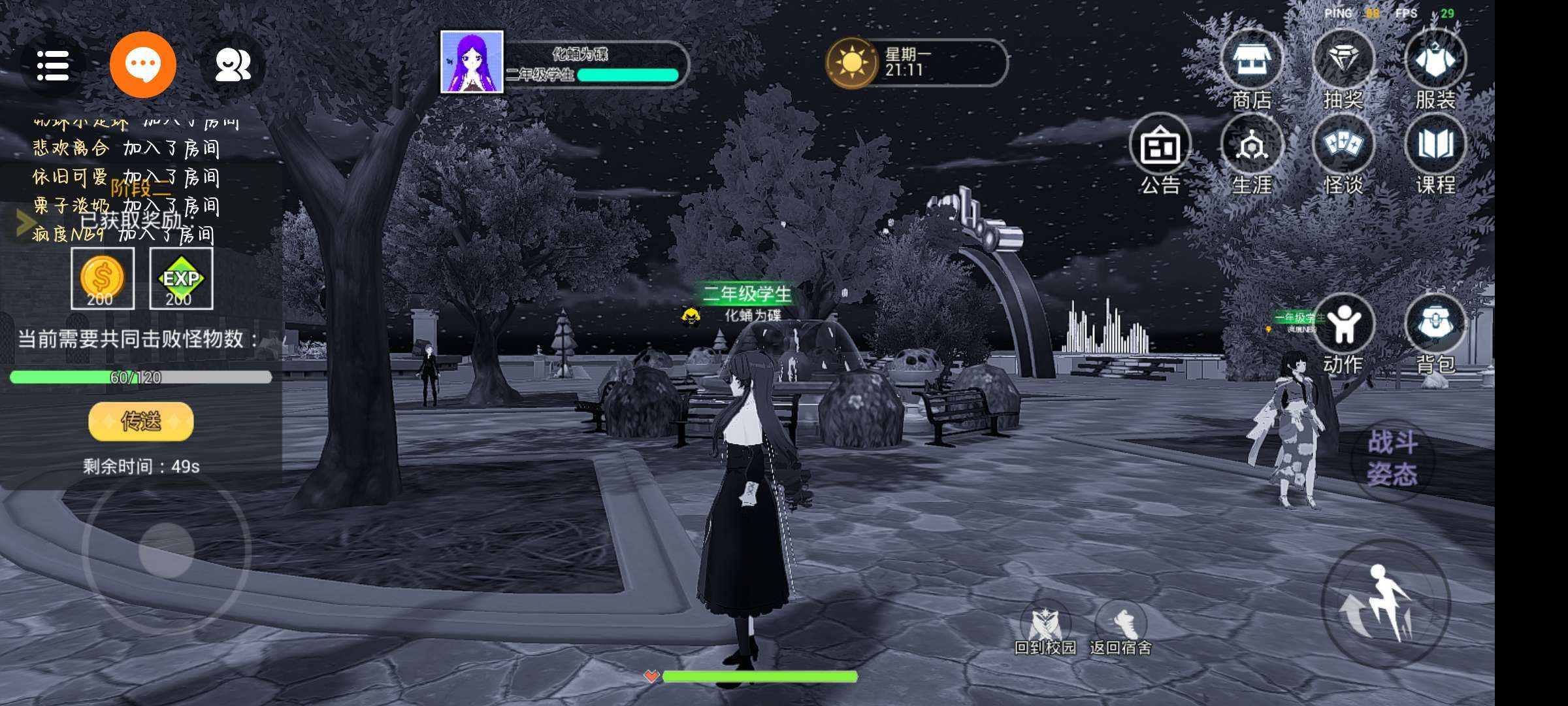Toggle 战斗姿态 combat stance

pyautogui.click(x=1392, y=458)
